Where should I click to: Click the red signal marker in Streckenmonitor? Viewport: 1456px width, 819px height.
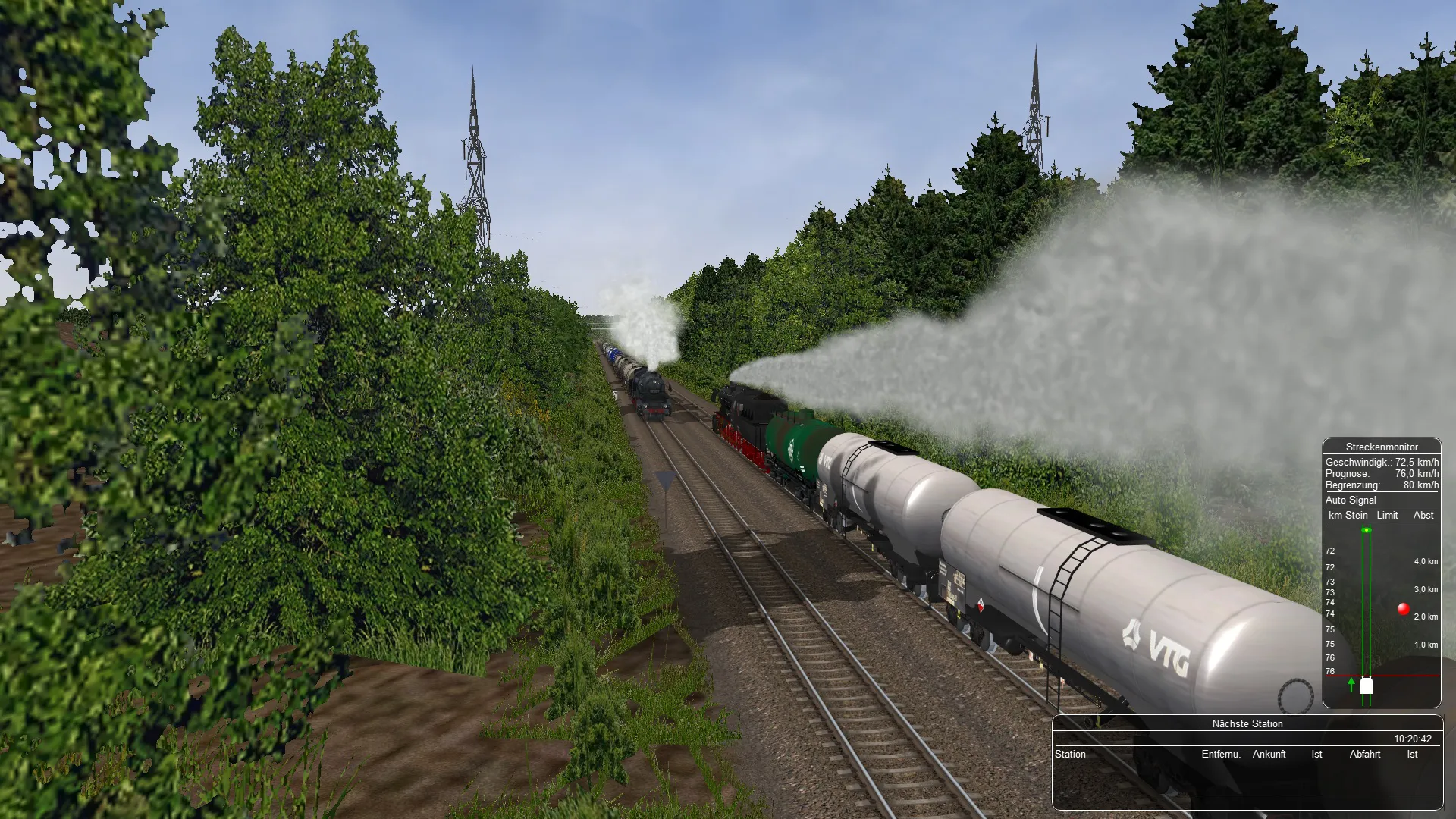(x=1403, y=608)
